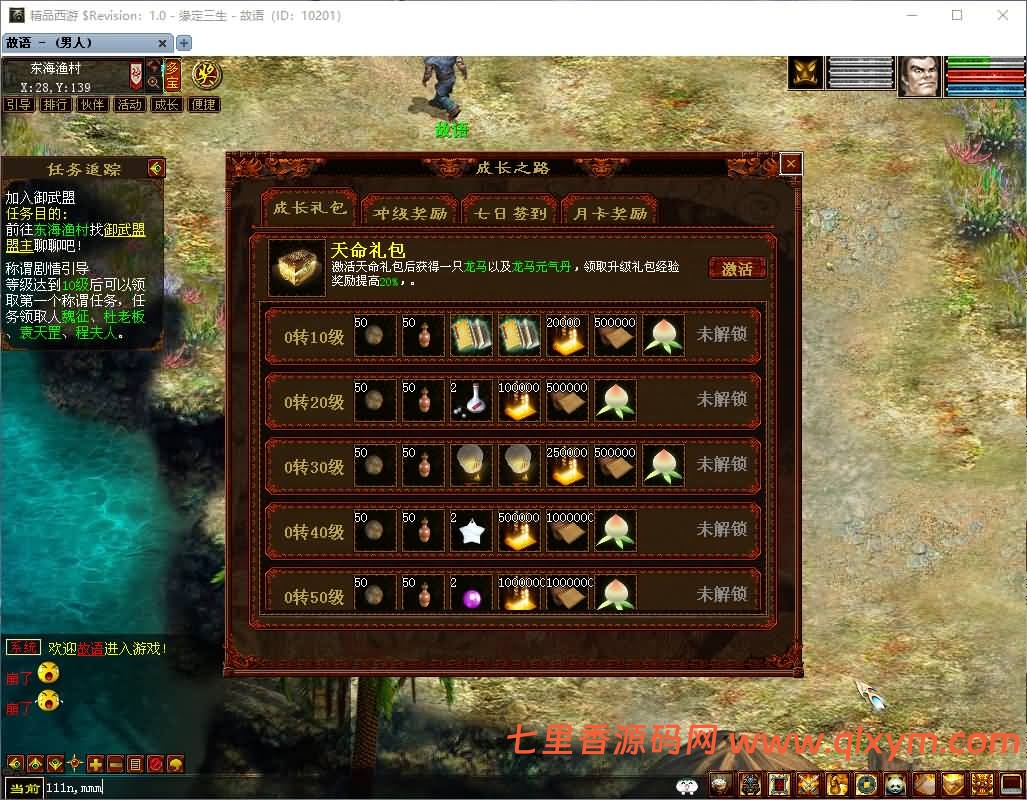The image size is (1027, 800).
Task: Open the 伙伴 companions menu
Action: coord(92,104)
